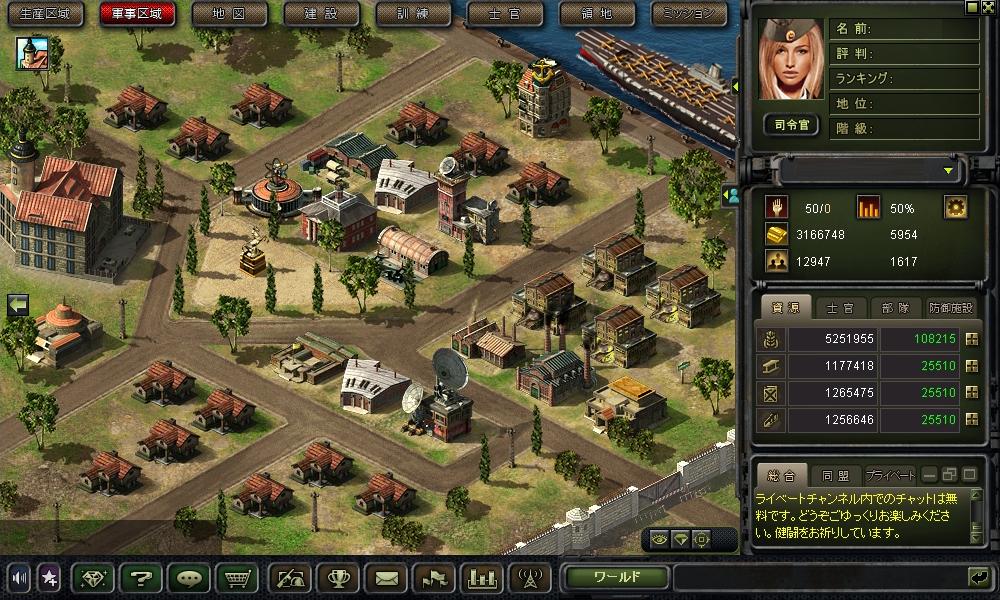1000x600 pixels.
Task: Open the envelope mail inbox
Action: click(x=387, y=577)
